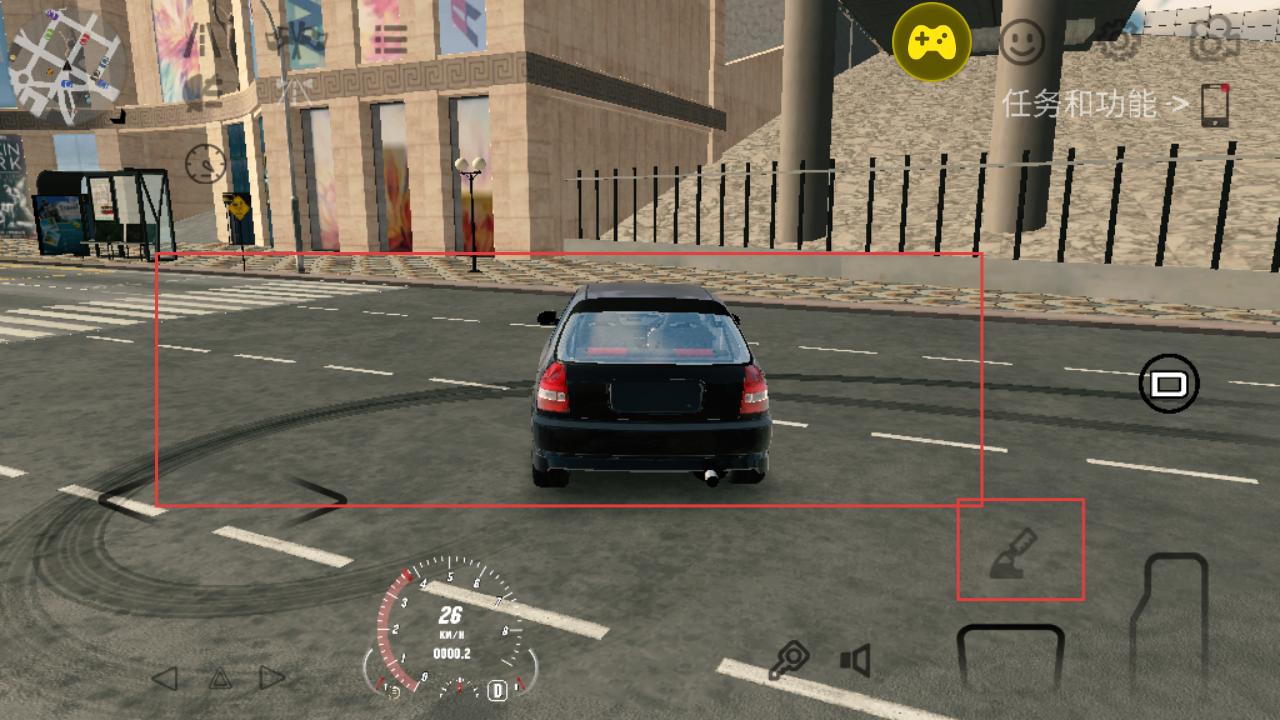Viewport: 1280px width, 720px height.
Task: Open the phone for tasks and functions
Action: [1215, 105]
